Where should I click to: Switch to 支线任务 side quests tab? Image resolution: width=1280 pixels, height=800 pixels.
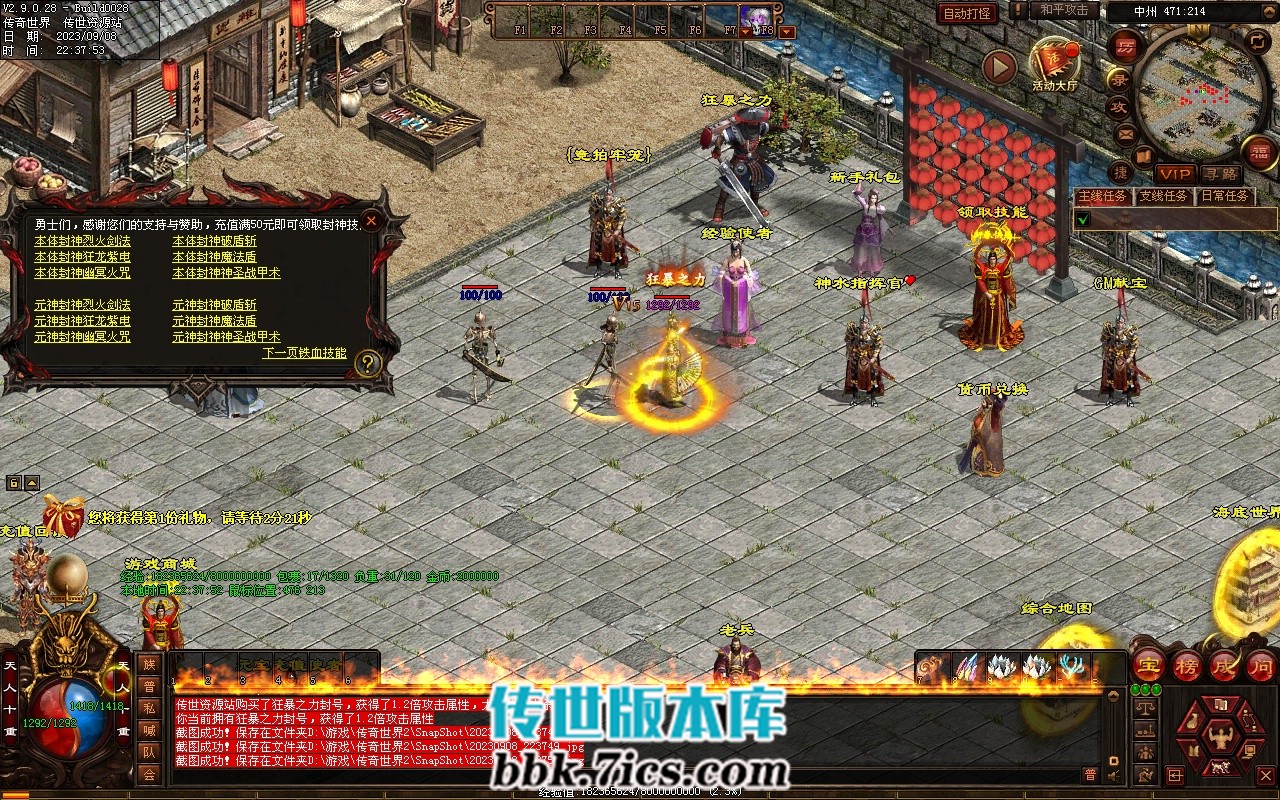pyautogui.click(x=1164, y=196)
